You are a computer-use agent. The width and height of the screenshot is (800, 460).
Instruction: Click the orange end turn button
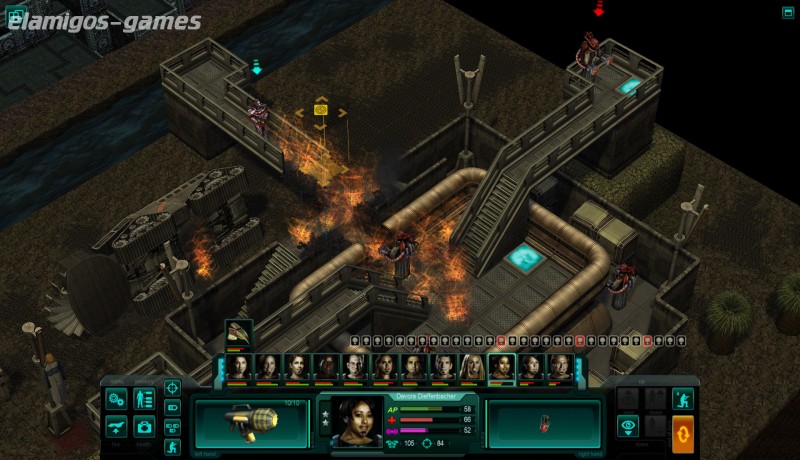[683, 433]
